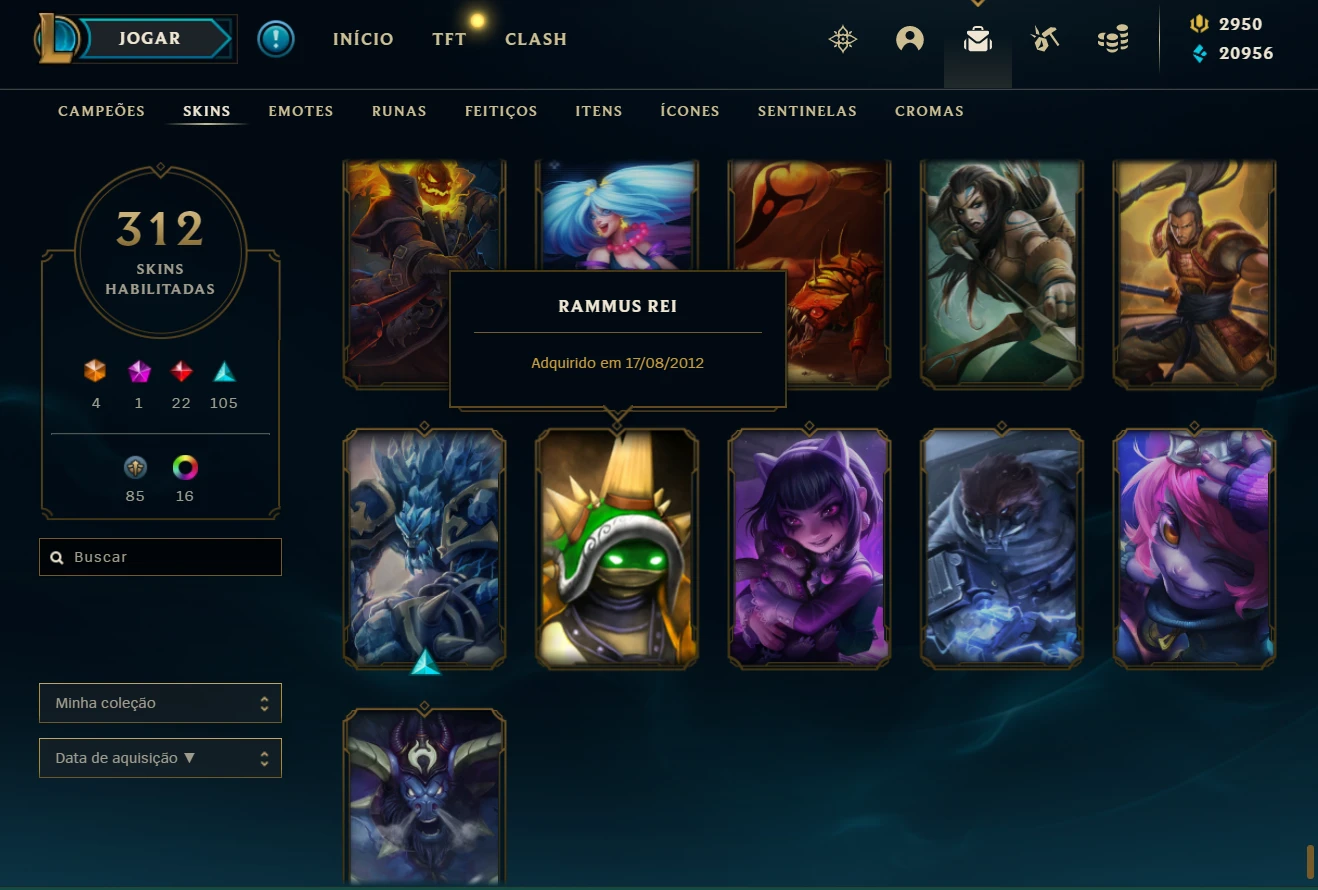The width and height of the screenshot is (1318, 890).
Task: Open patch notes via blue alert icon
Action: point(276,39)
